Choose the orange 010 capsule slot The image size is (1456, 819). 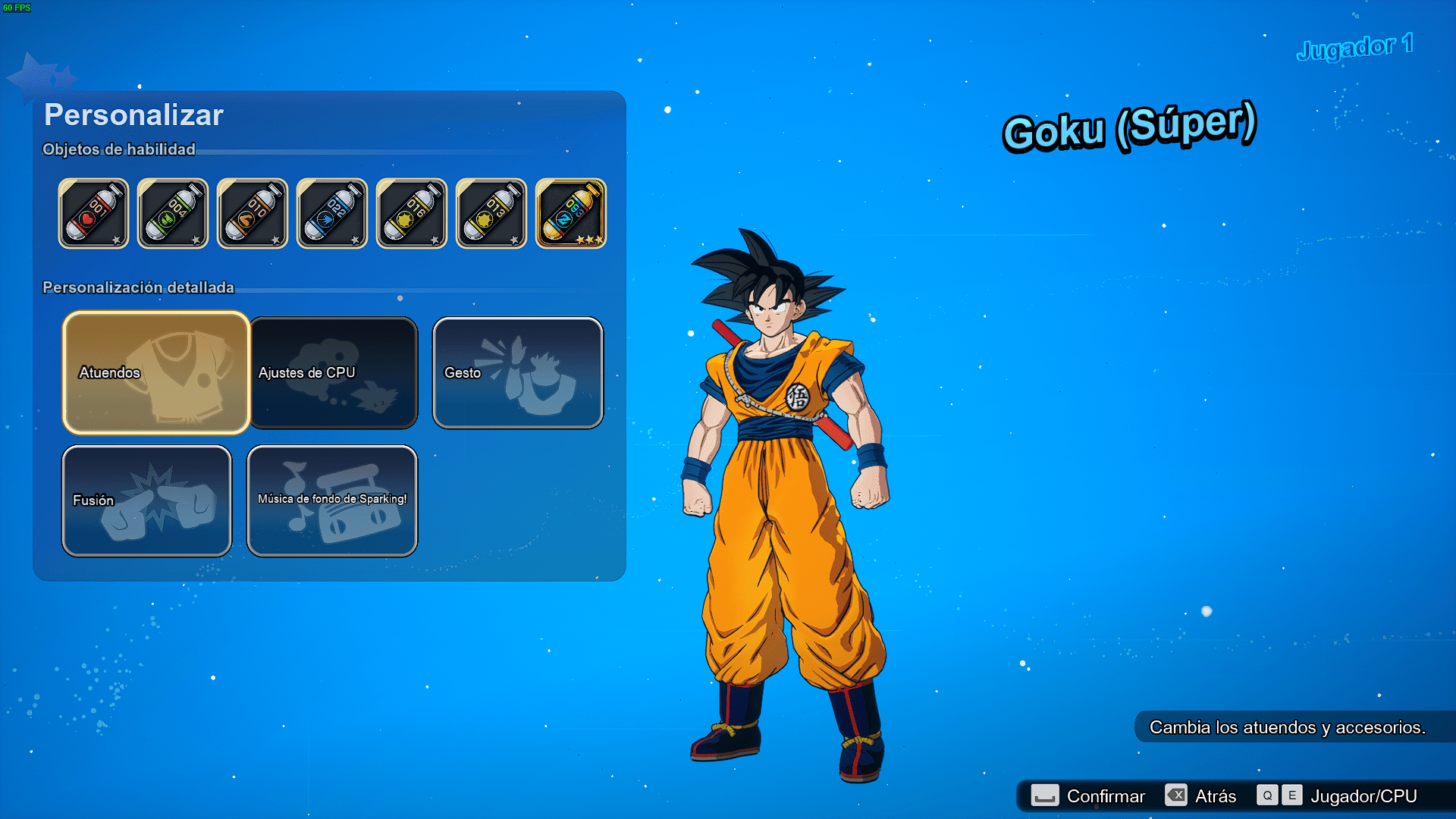tap(253, 214)
